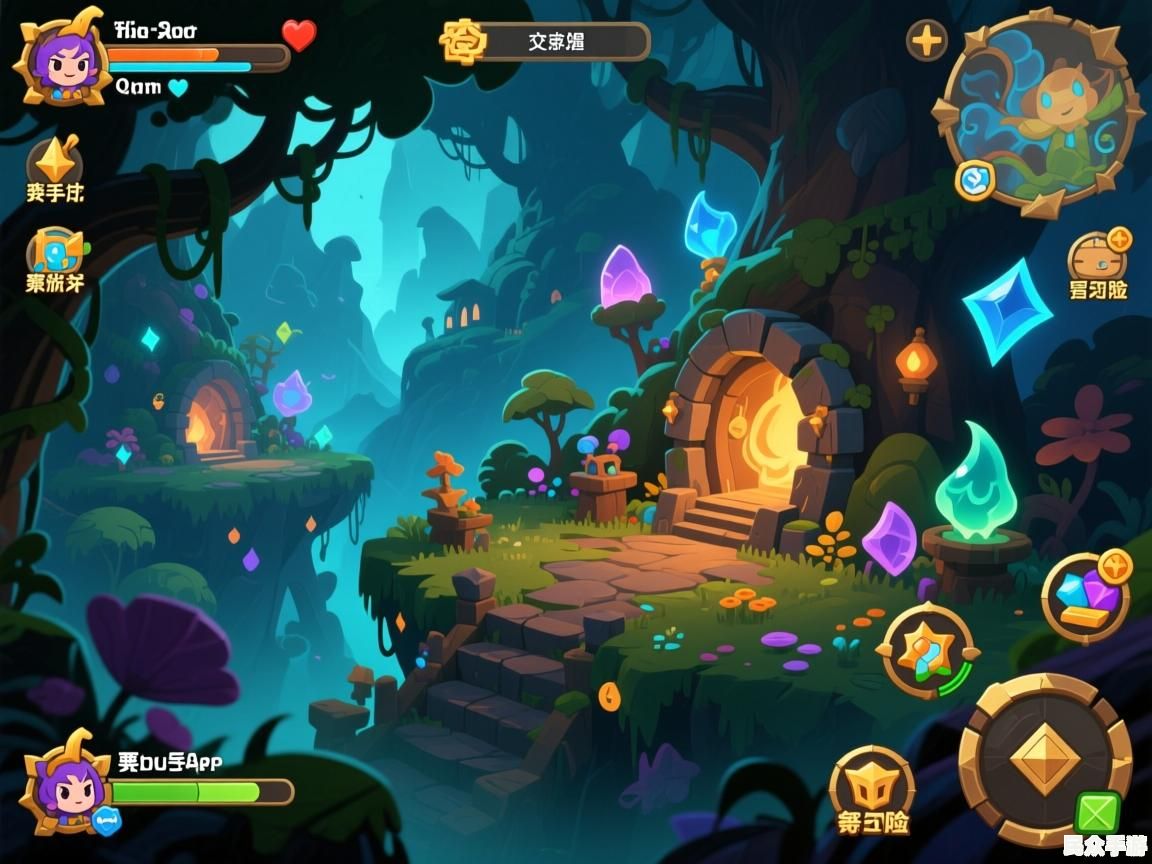Tap the red heart icon
Image resolution: width=1152 pixels, height=864 pixels.
click(x=298, y=36)
